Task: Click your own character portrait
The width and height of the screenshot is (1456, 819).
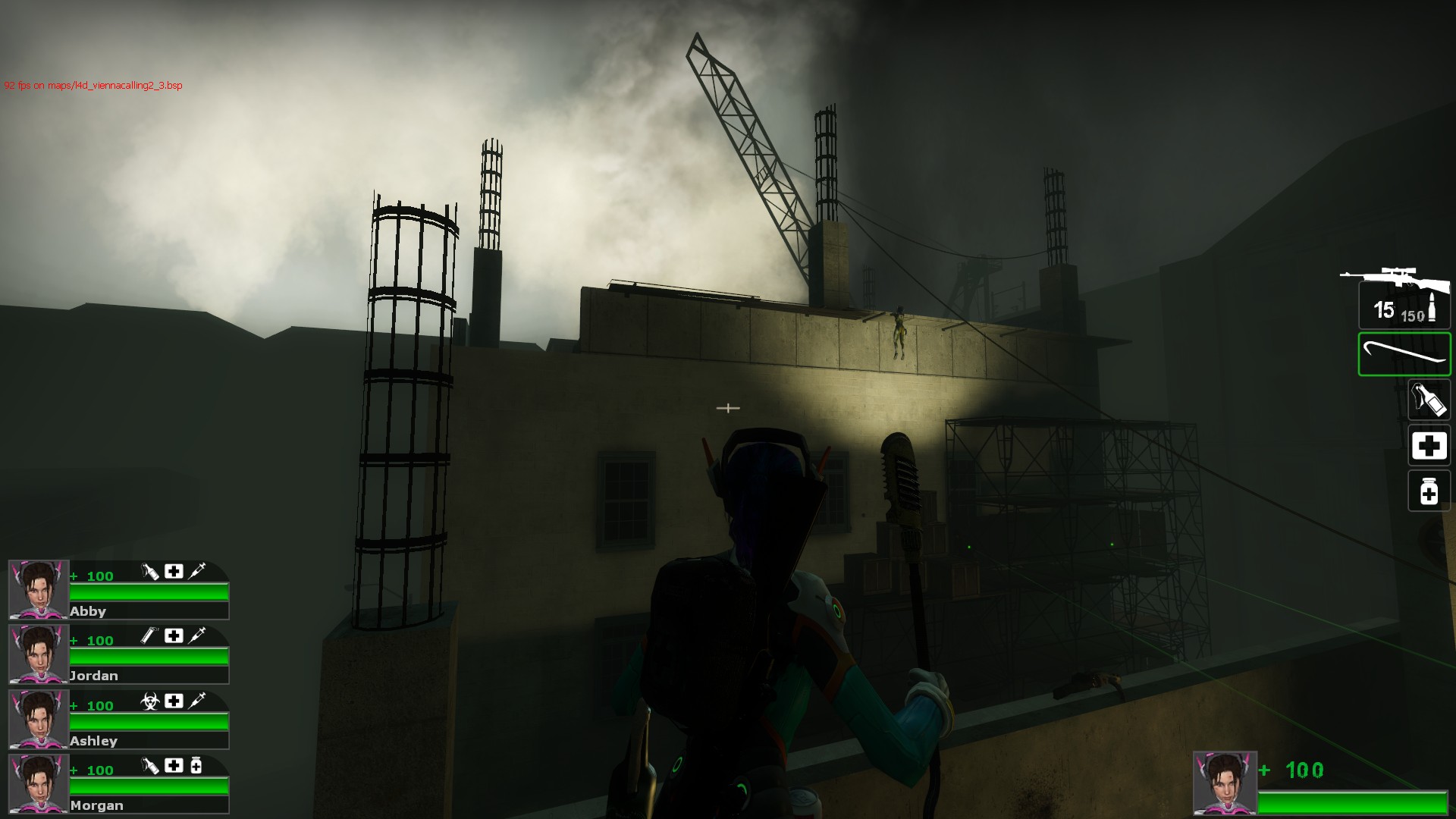Action: [x=1224, y=783]
